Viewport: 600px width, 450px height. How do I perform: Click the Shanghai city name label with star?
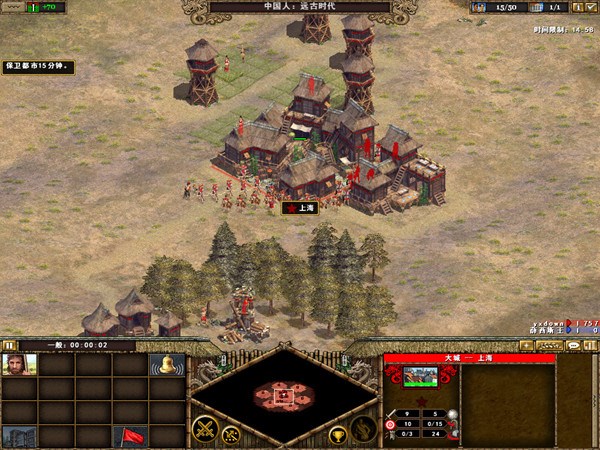(300, 208)
